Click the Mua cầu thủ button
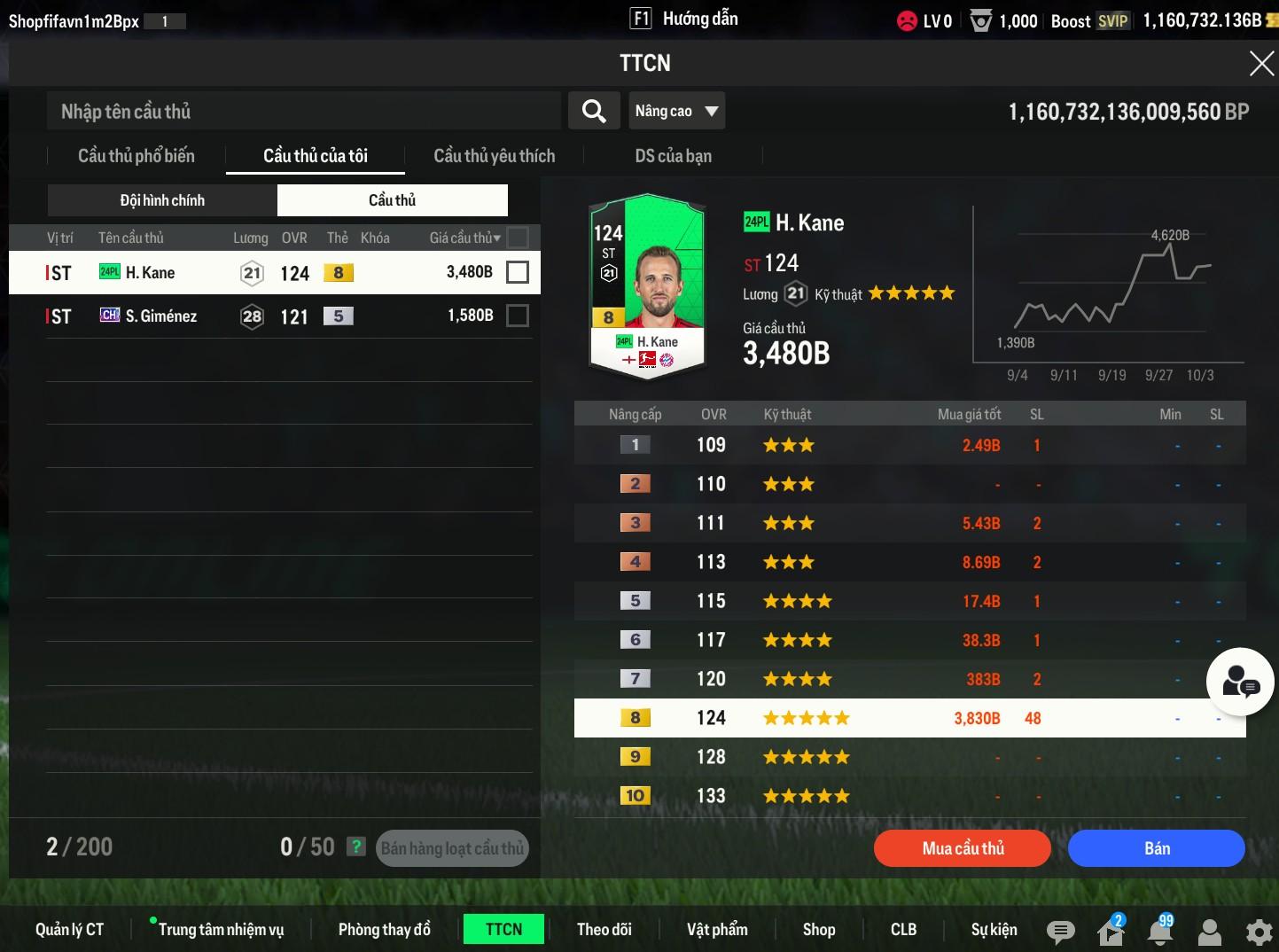 click(x=963, y=848)
